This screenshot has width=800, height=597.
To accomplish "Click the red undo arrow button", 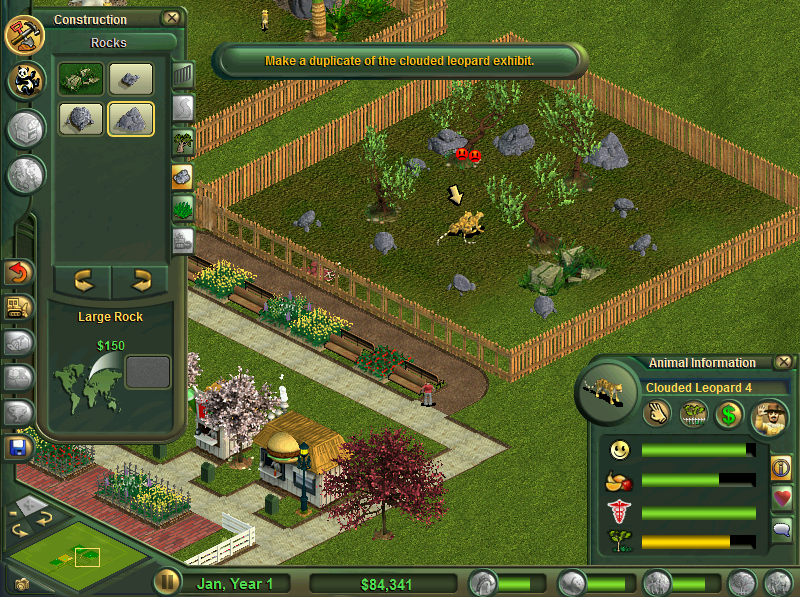I will pyautogui.click(x=18, y=272).
